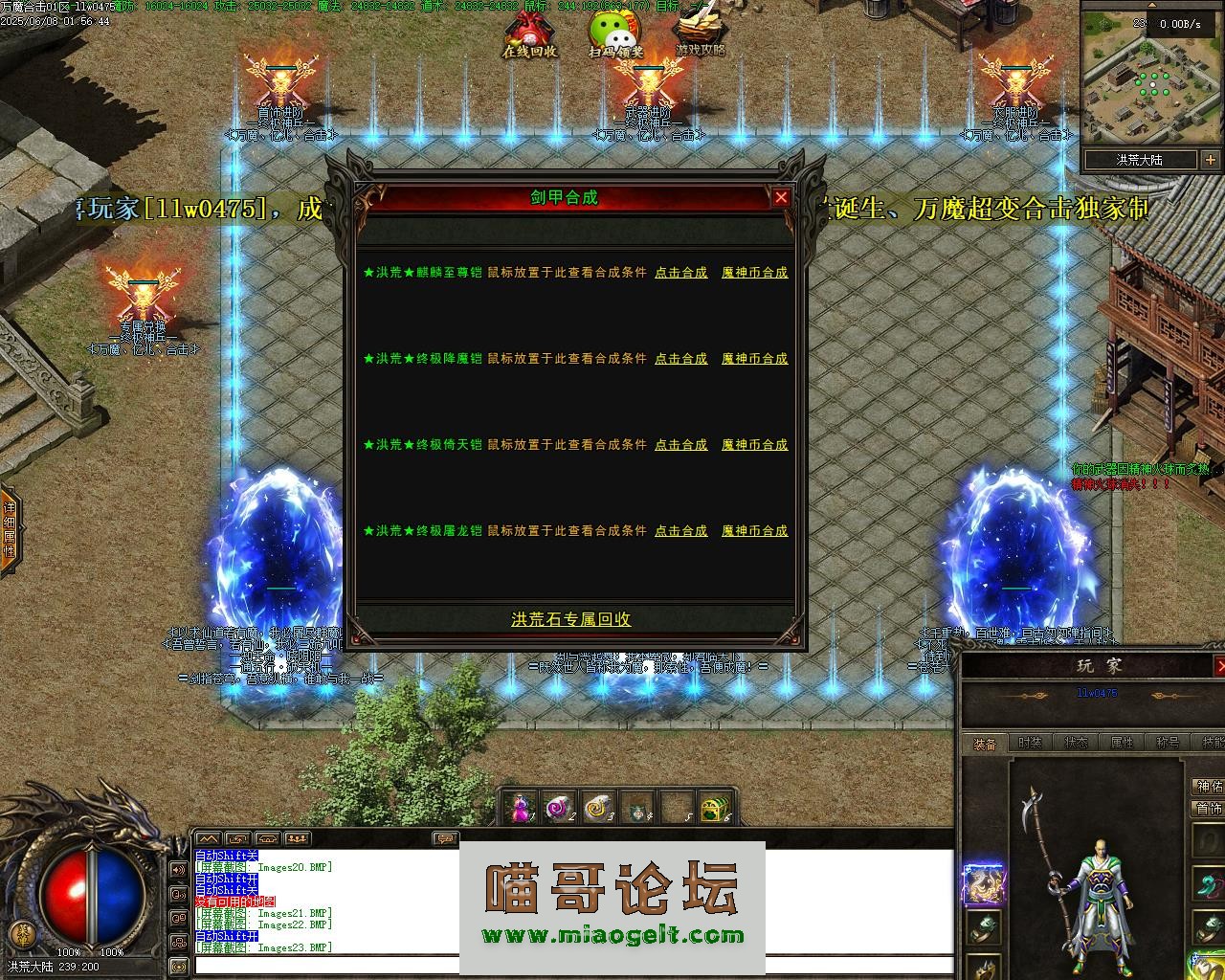Open 洪荒石专属回收 at the window bottom
The width and height of the screenshot is (1225, 980).
(570, 619)
